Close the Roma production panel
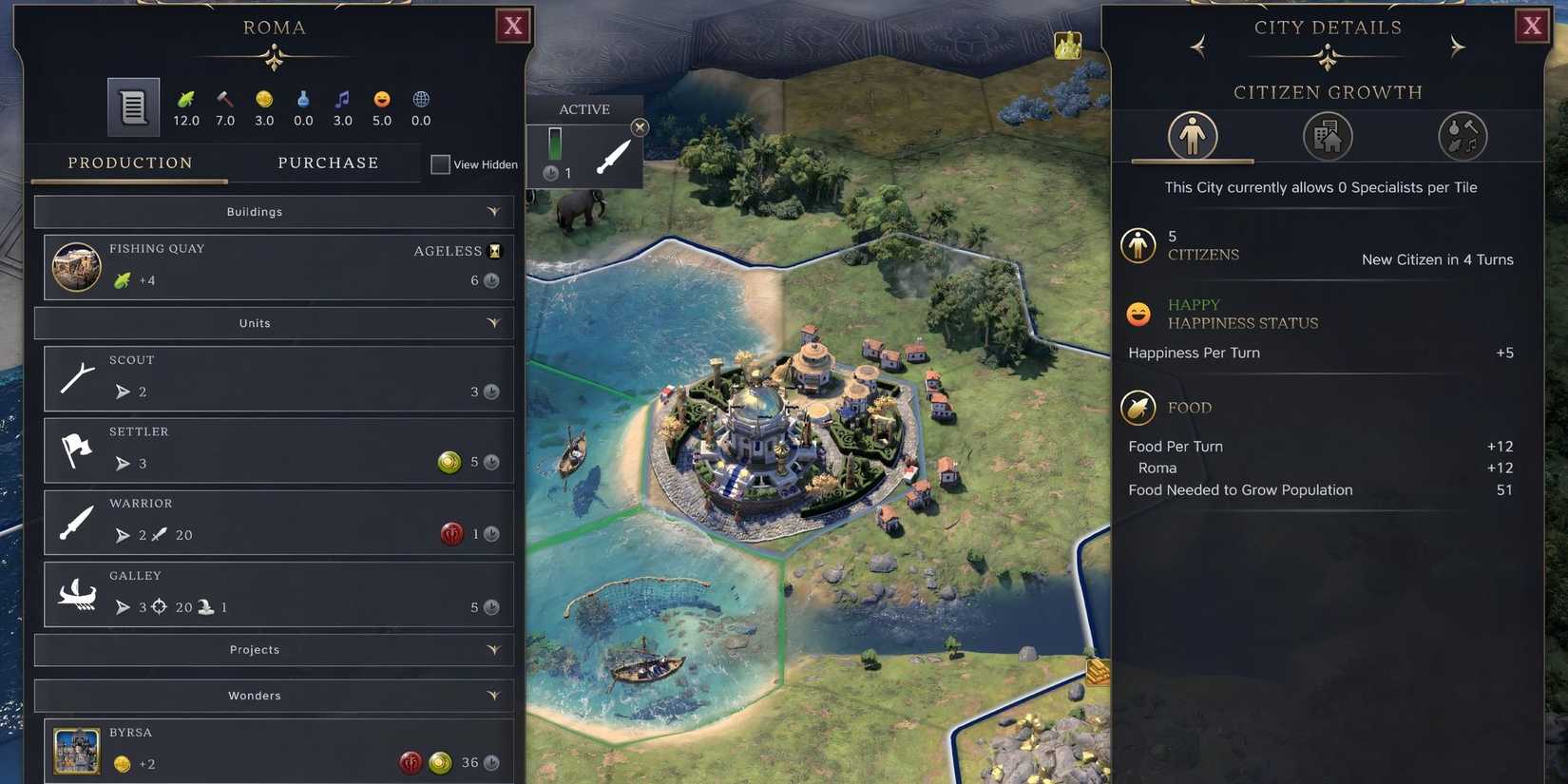 513,26
